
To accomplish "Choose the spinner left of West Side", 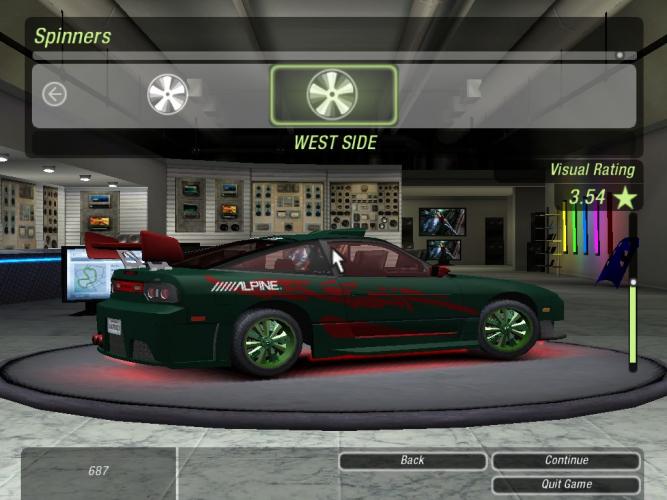I will point(167,94).
